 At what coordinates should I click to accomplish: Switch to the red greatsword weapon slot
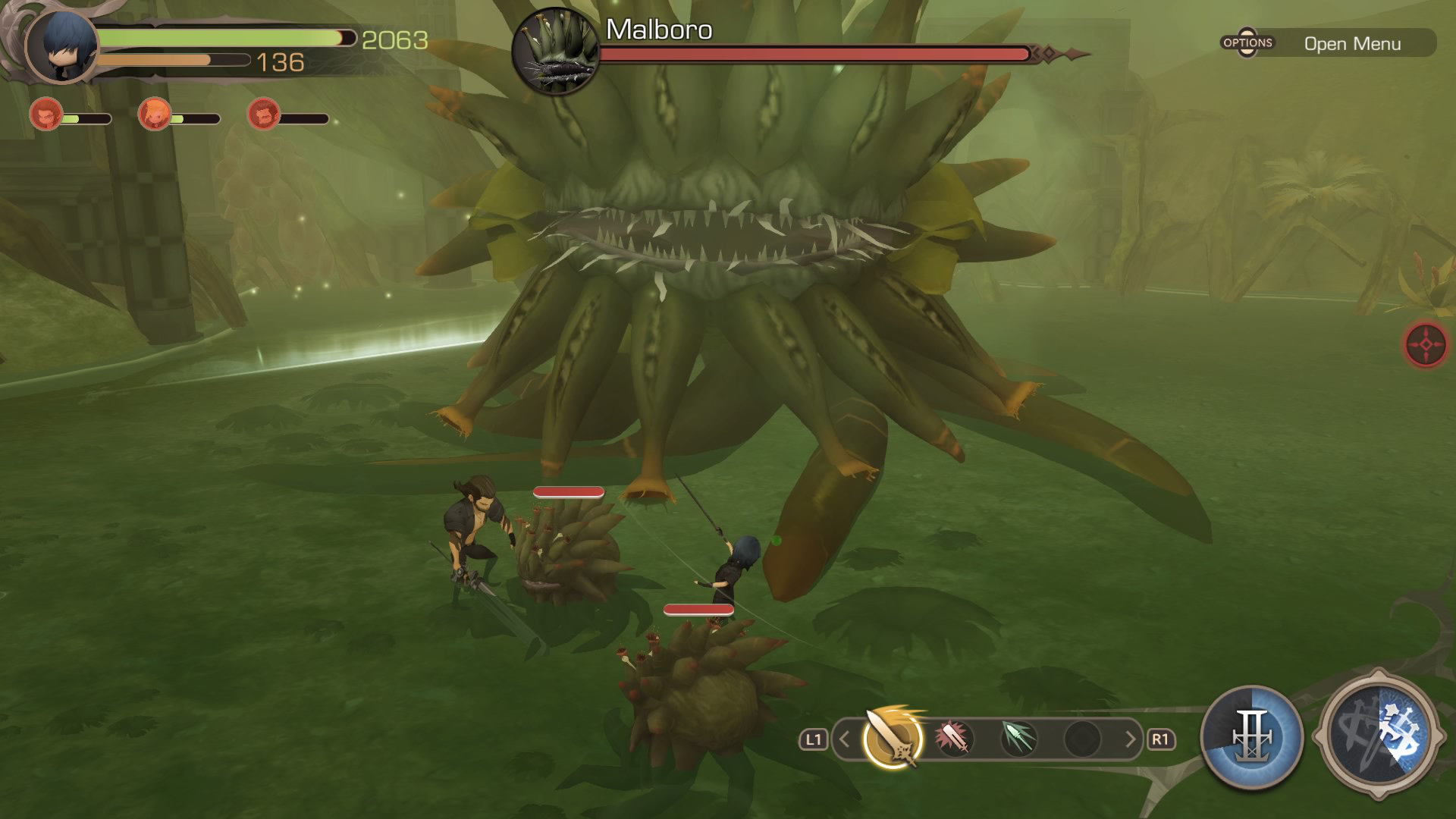pyautogui.click(x=954, y=738)
